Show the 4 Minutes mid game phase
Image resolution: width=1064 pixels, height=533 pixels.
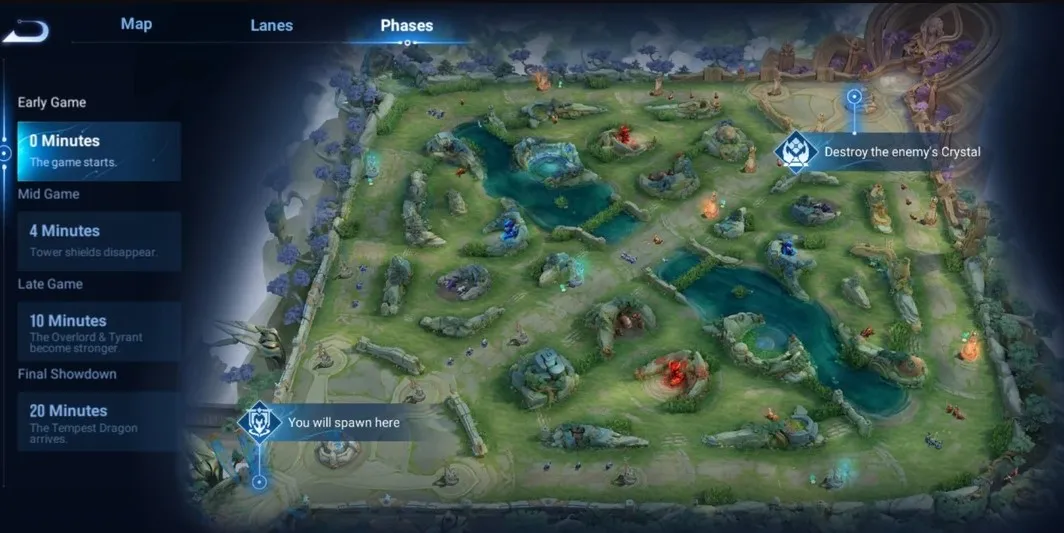pos(99,241)
